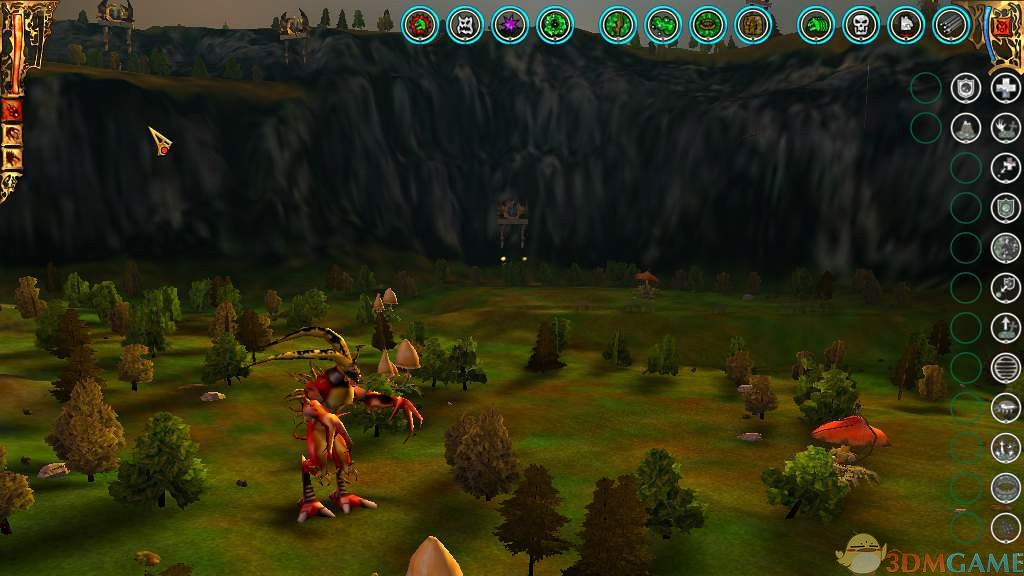Screen dimensions: 1024x576
Task: Choose the green beast head icon
Action: click(x=817, y=25)
